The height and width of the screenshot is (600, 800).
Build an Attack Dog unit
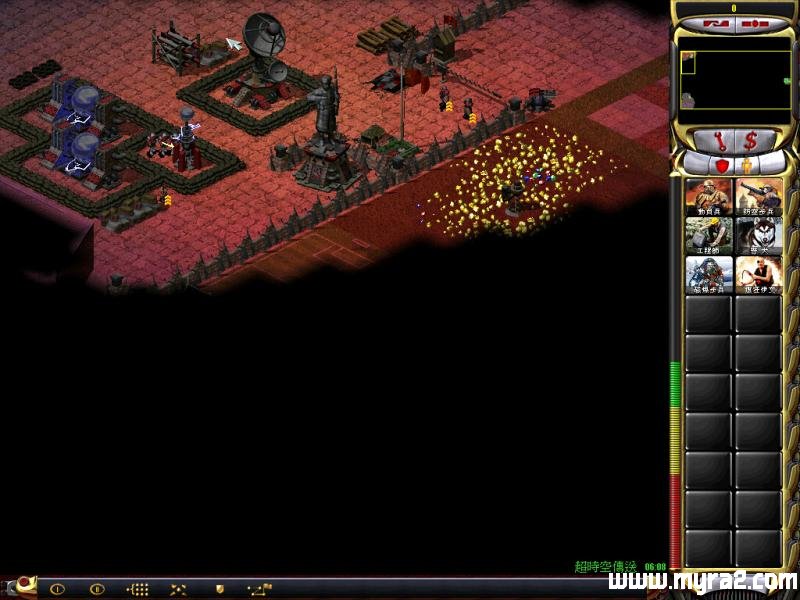click(758, 235)
